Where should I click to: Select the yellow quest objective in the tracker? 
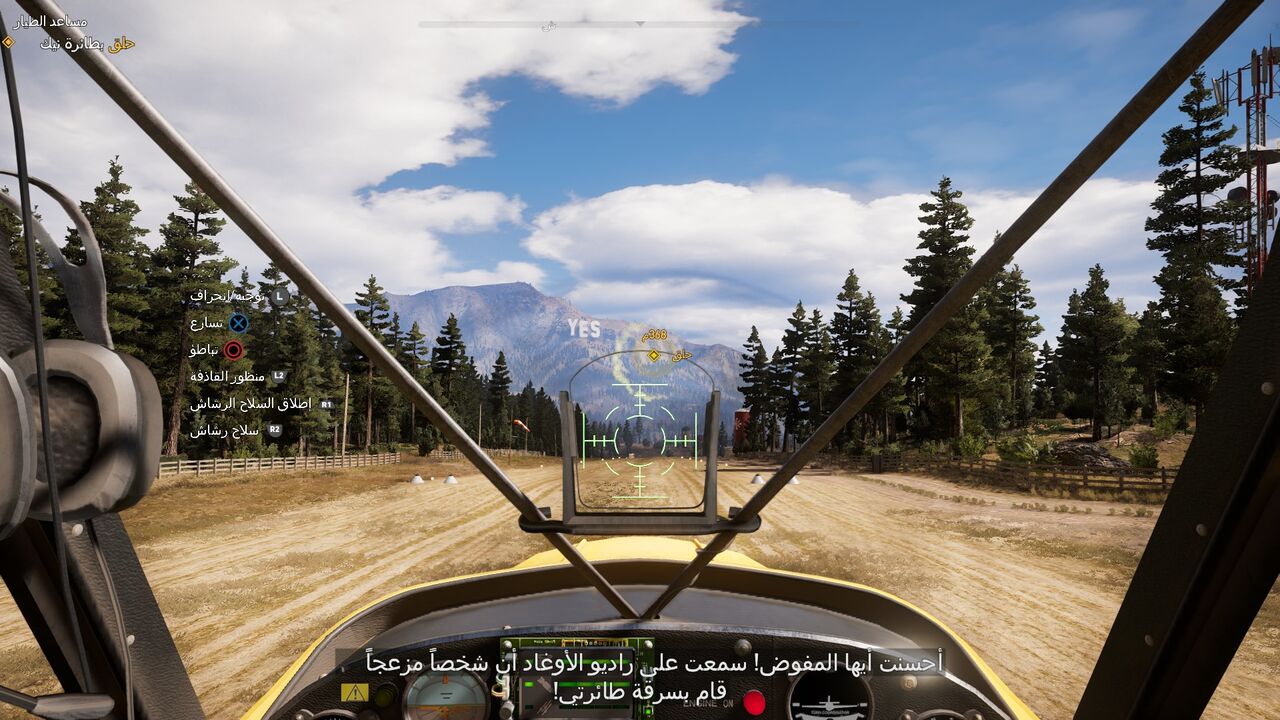87,43
